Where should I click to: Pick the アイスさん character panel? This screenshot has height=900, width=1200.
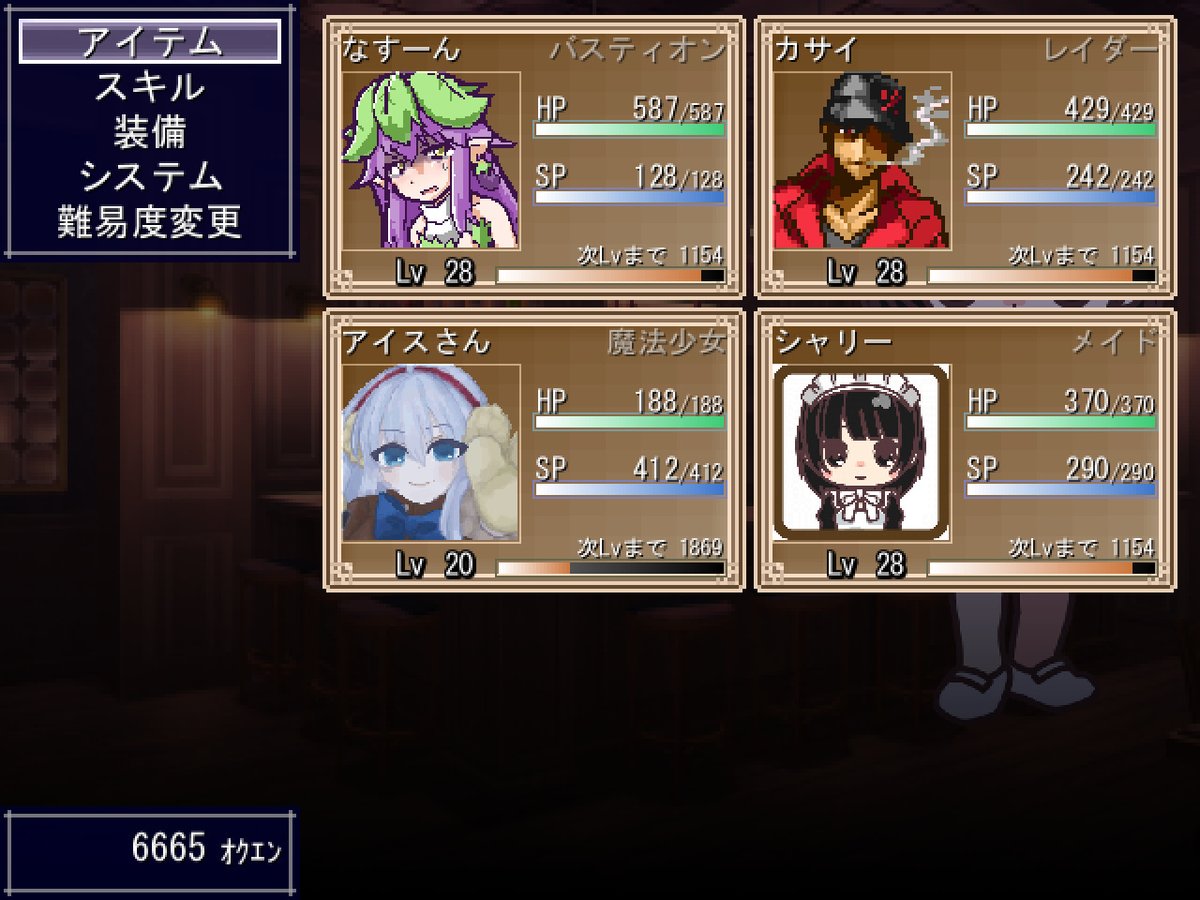533,450
